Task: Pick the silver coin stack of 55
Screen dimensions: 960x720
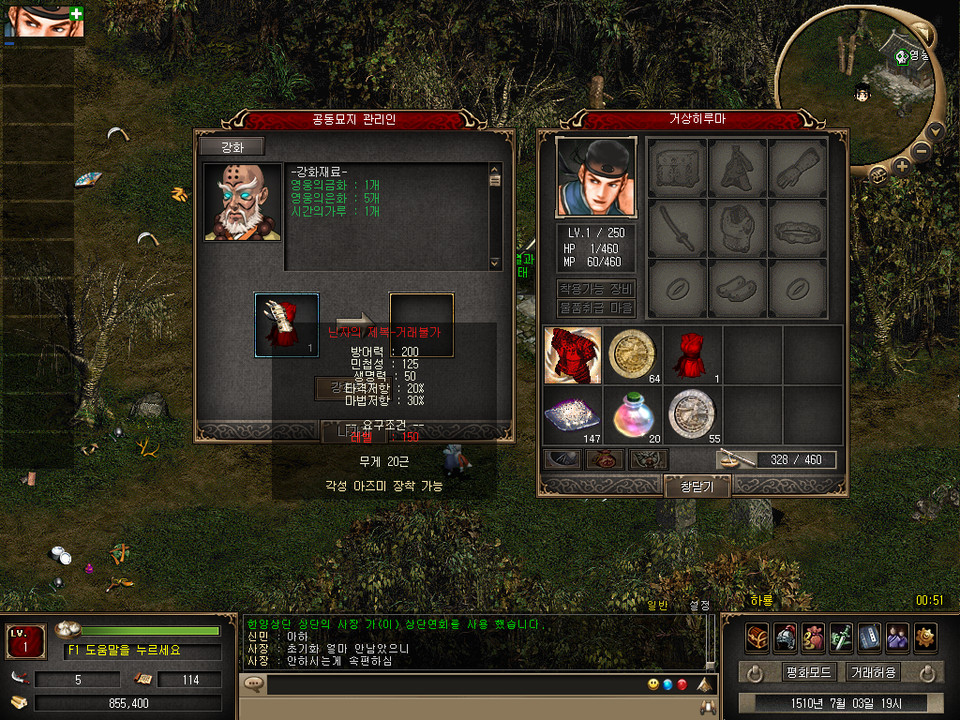Action: pos(693,413)
